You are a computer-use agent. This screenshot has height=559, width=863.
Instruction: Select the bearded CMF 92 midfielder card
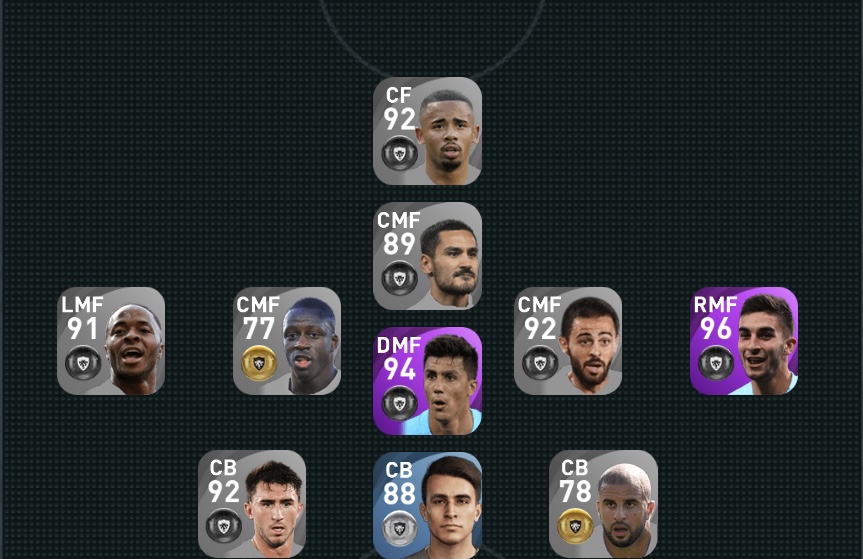(568, 341)
